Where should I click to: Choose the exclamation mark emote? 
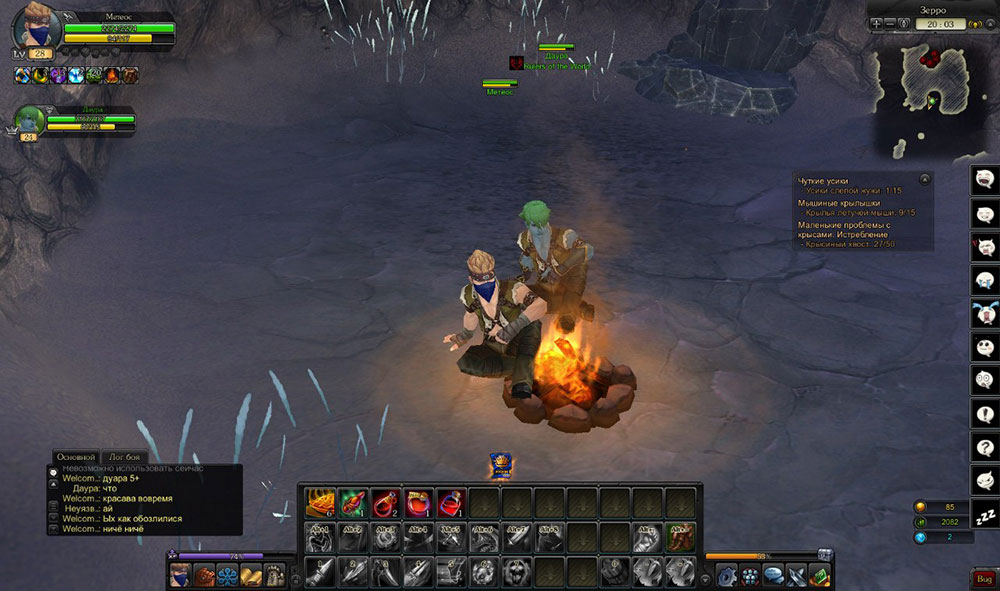tap(985, 412)
